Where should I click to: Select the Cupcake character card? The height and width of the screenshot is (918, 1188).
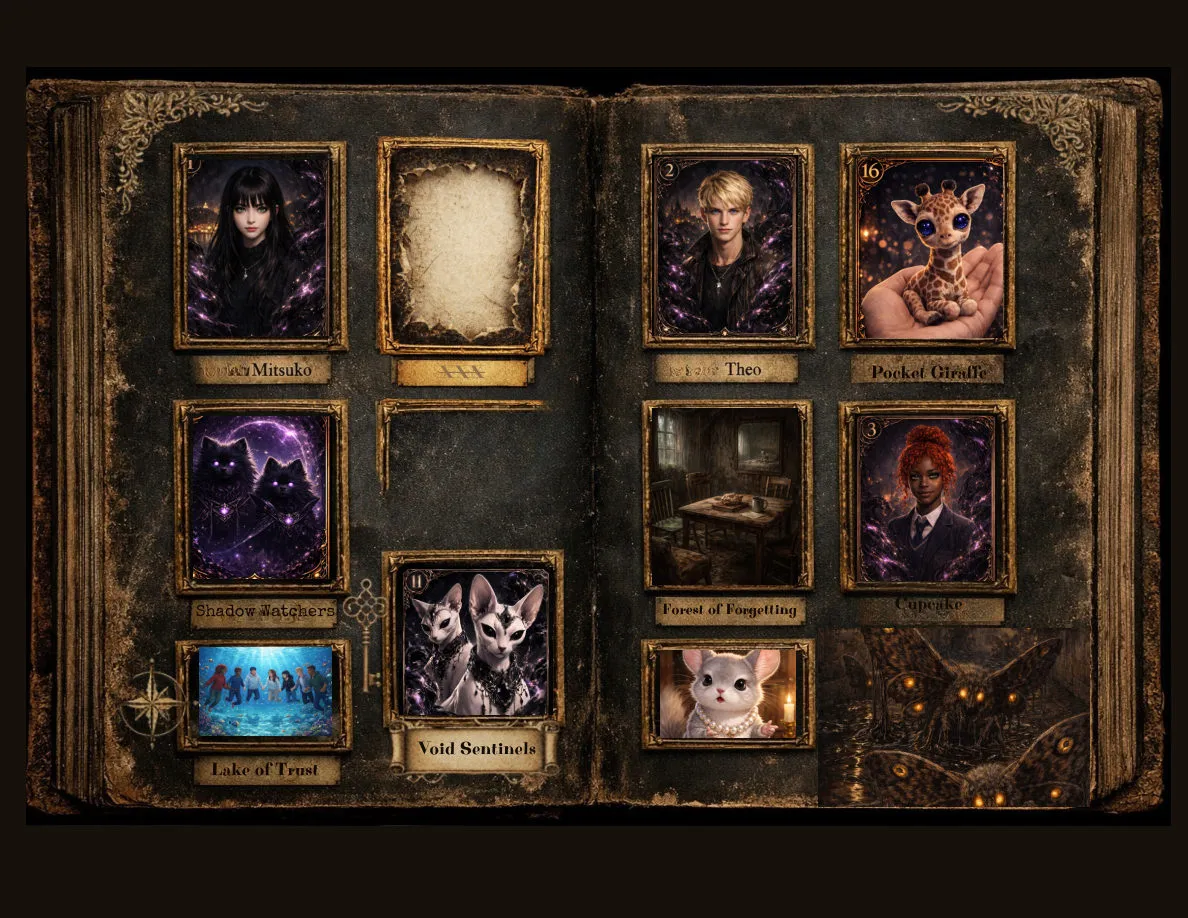(x=927, y=497)
